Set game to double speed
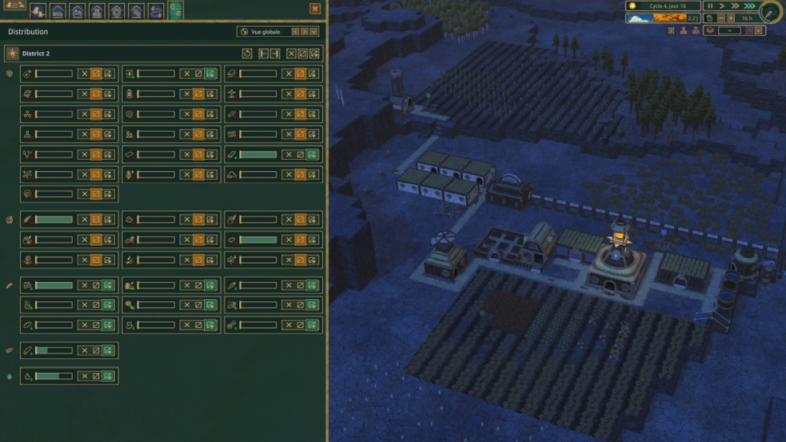Image resolution: width=786 pixels, height=442 pixels. [x=737, y=6]
